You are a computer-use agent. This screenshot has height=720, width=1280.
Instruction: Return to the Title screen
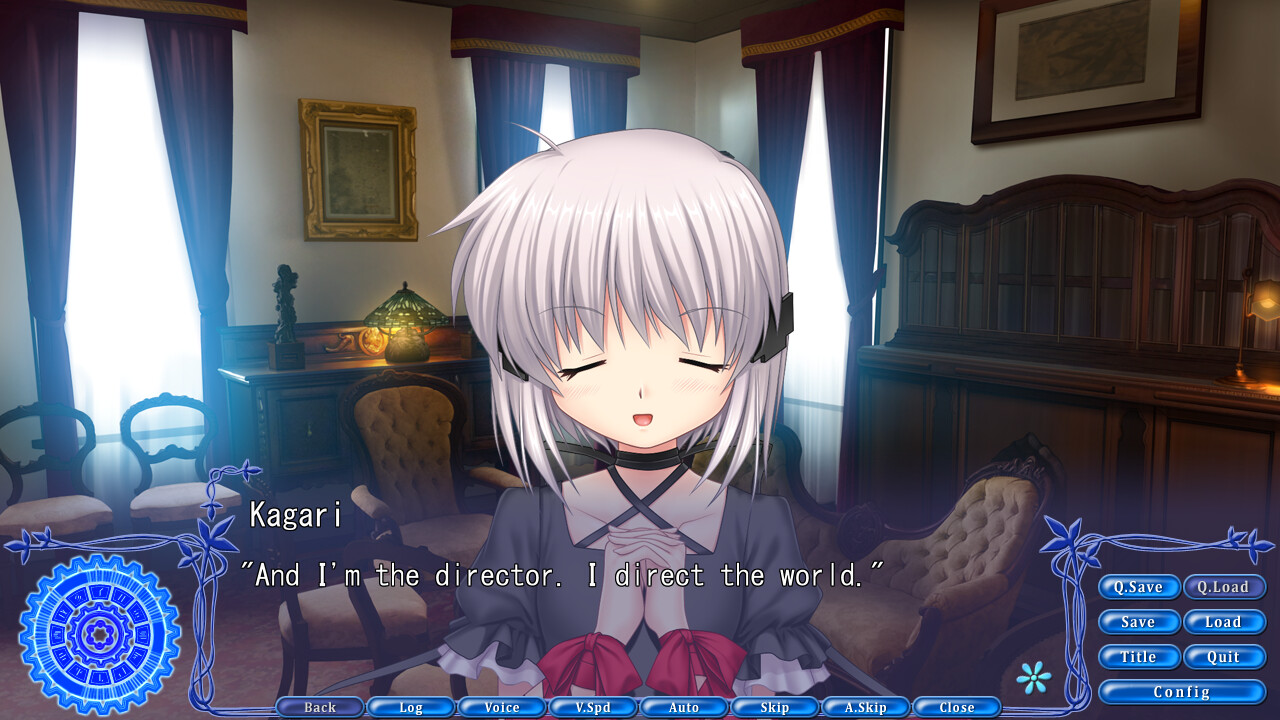pyautogui.click(x=1139, y=657)
